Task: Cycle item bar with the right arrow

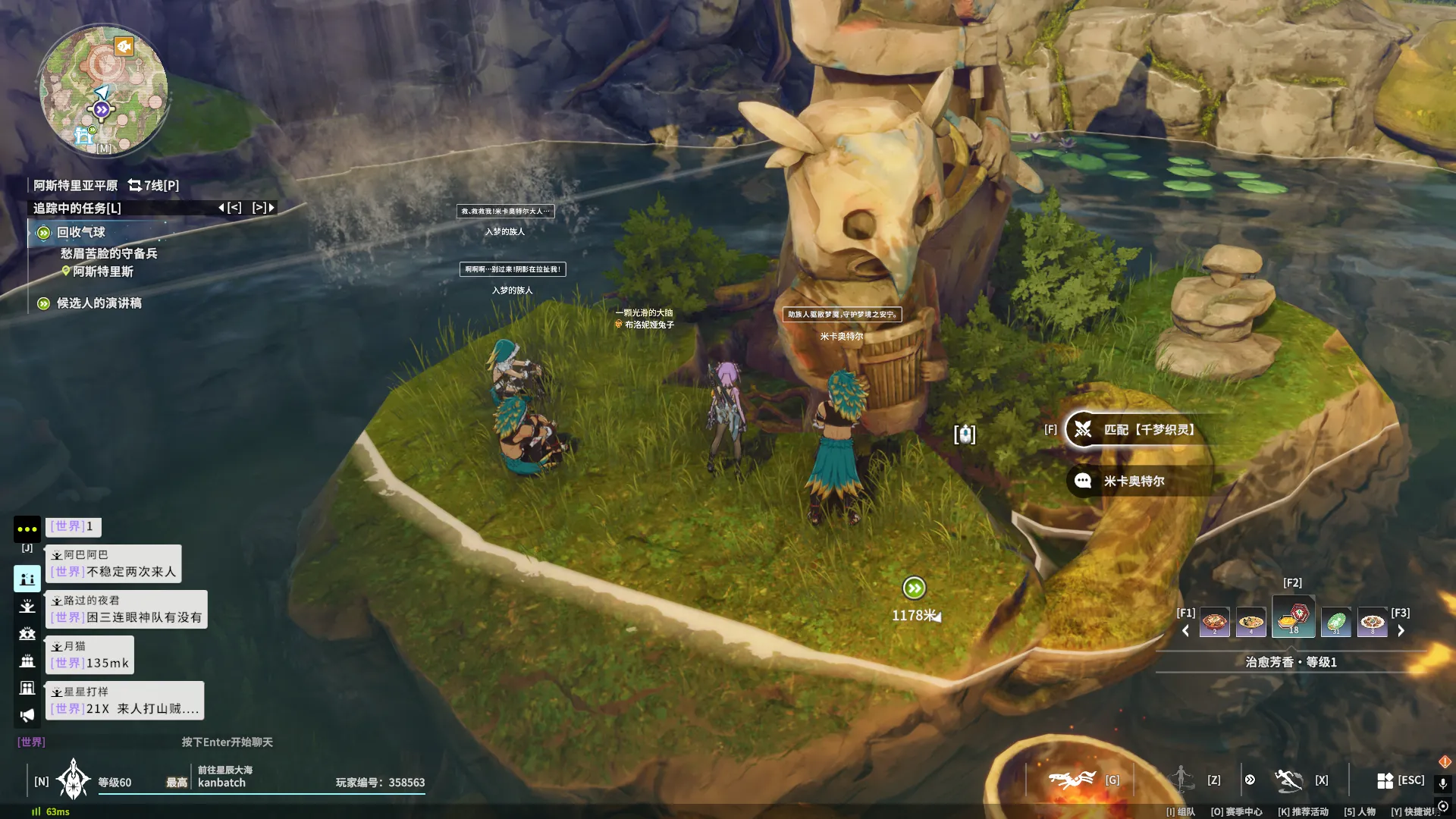Action: [x=1401, y=631]
